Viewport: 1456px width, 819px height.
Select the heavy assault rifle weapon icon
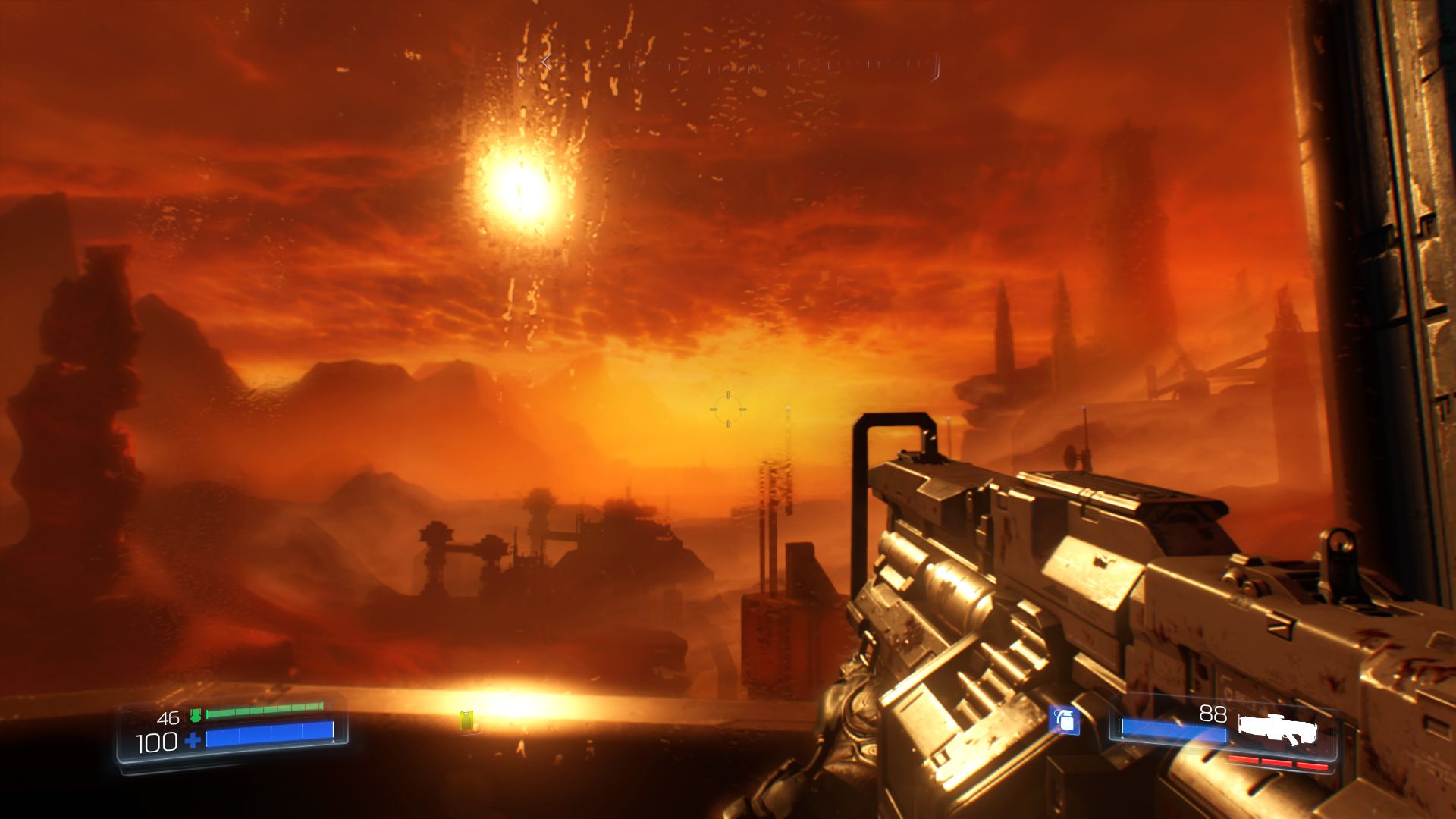pos(1279,728)
